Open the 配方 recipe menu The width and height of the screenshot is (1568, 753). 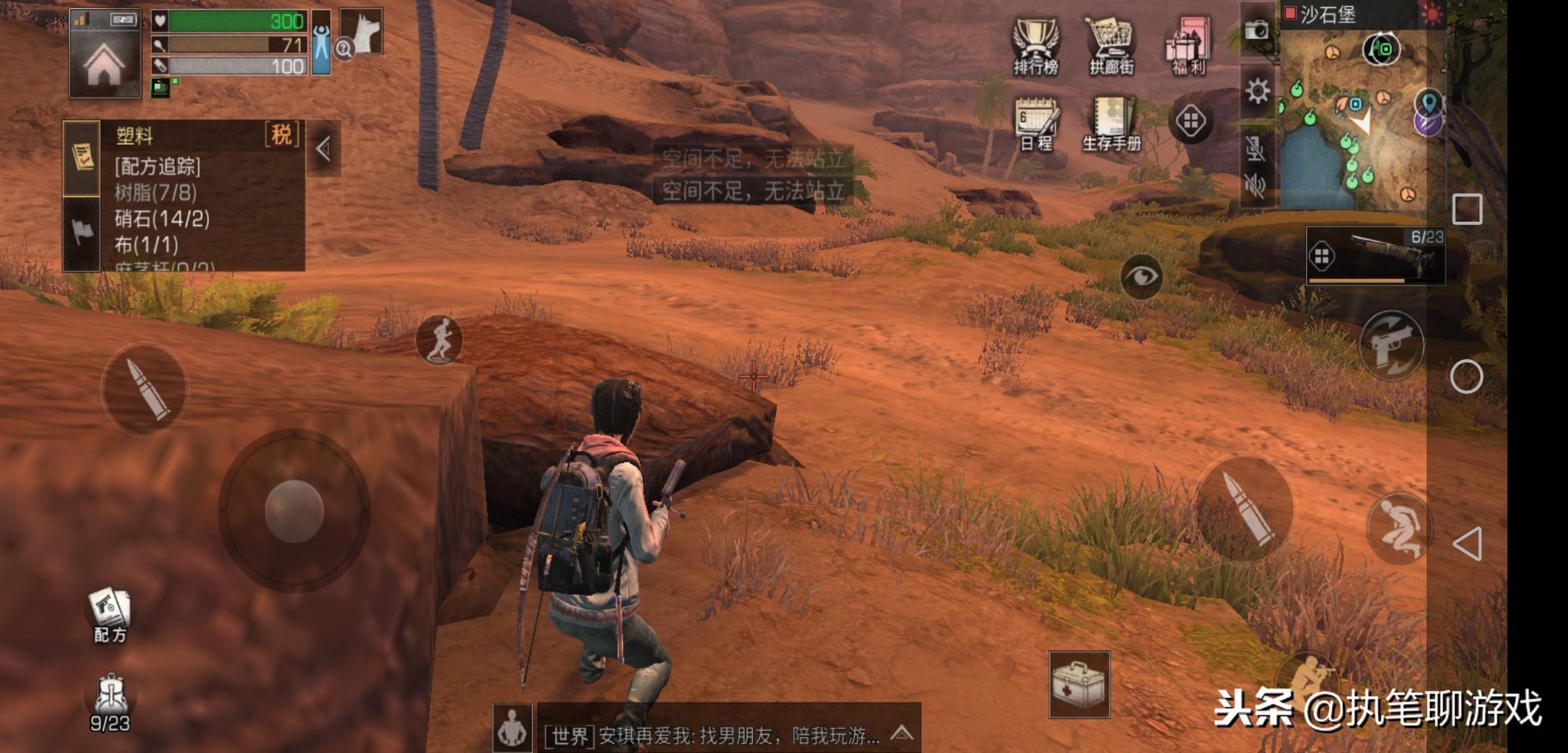[x=109, y=615]
